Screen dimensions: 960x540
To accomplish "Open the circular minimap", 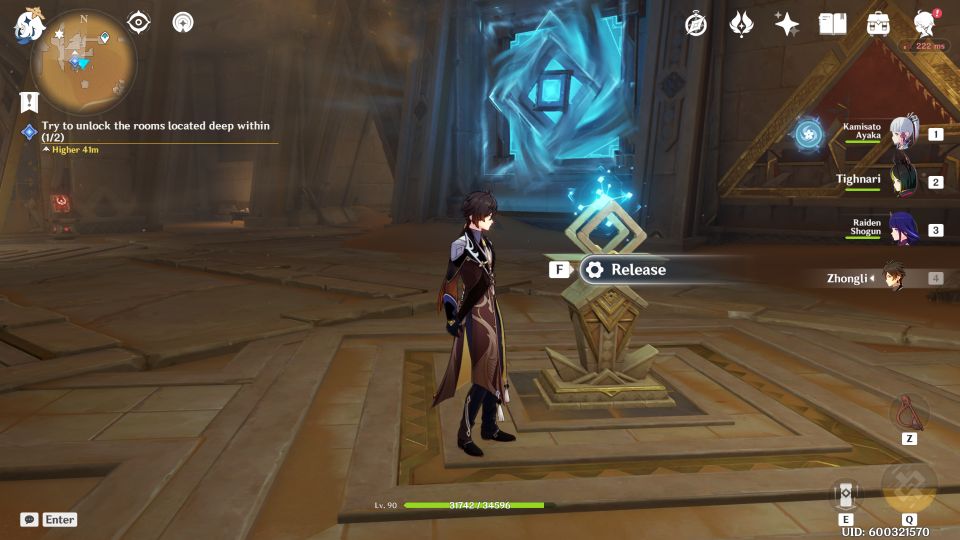I will [x=84, y=62].
